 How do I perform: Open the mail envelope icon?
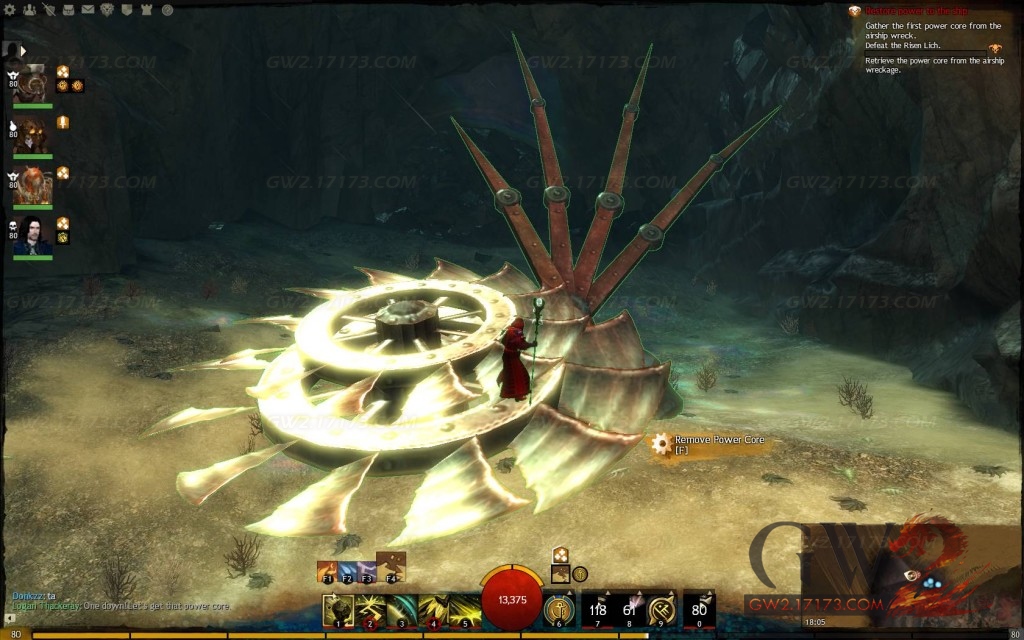point(87,9)
